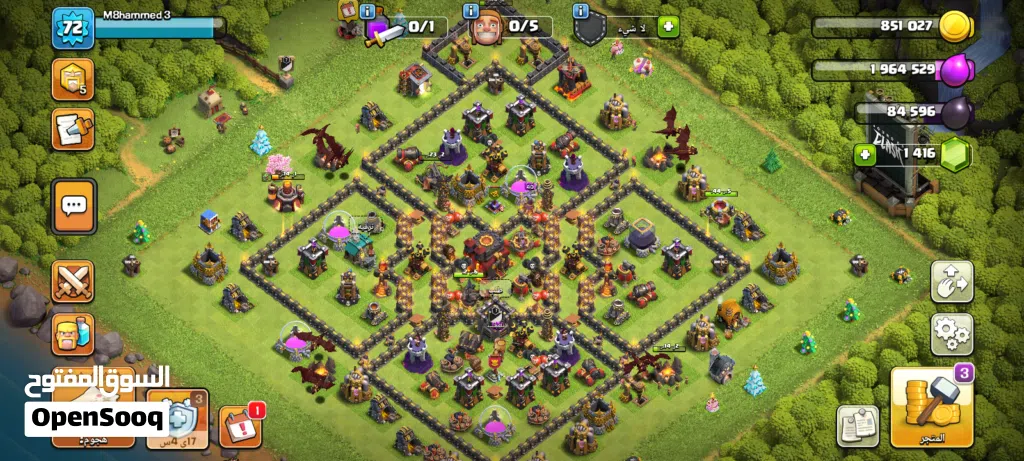
Task: Open the village layout editor button
Action: click(951, 282)
